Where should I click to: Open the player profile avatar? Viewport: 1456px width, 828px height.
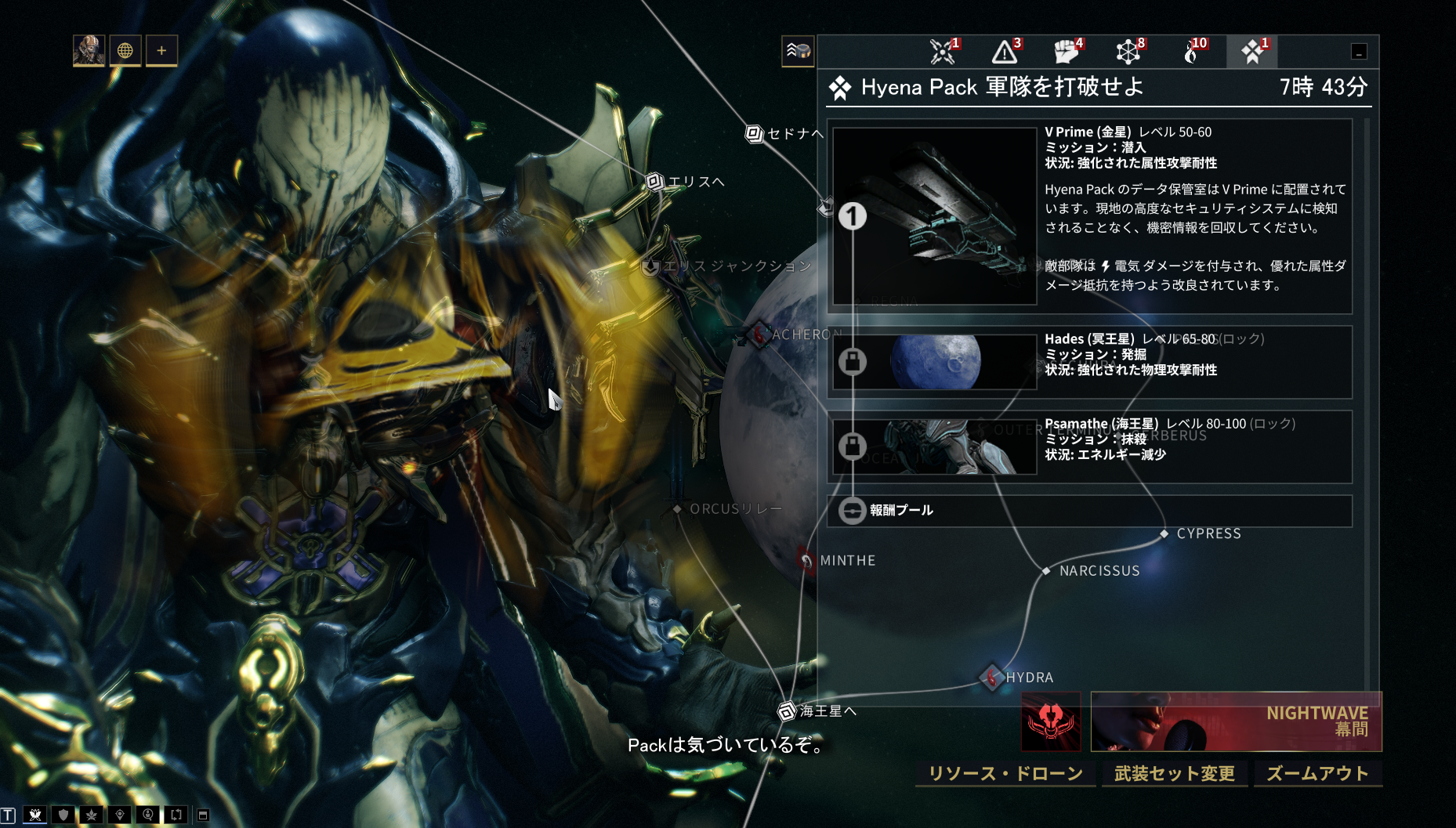(89, 51)
